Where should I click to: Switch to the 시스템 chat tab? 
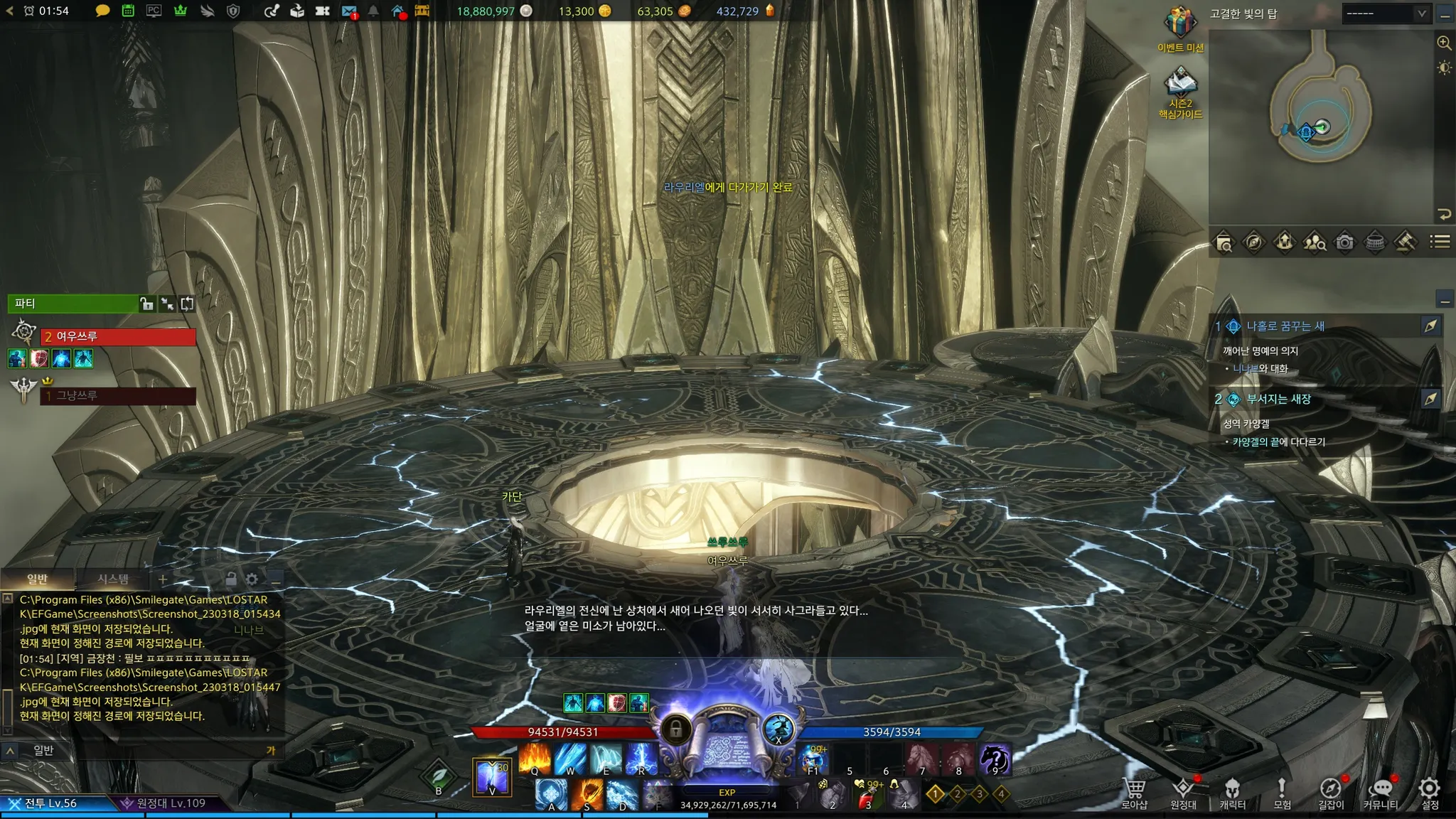pyautogui.click(x=113, y=579)
